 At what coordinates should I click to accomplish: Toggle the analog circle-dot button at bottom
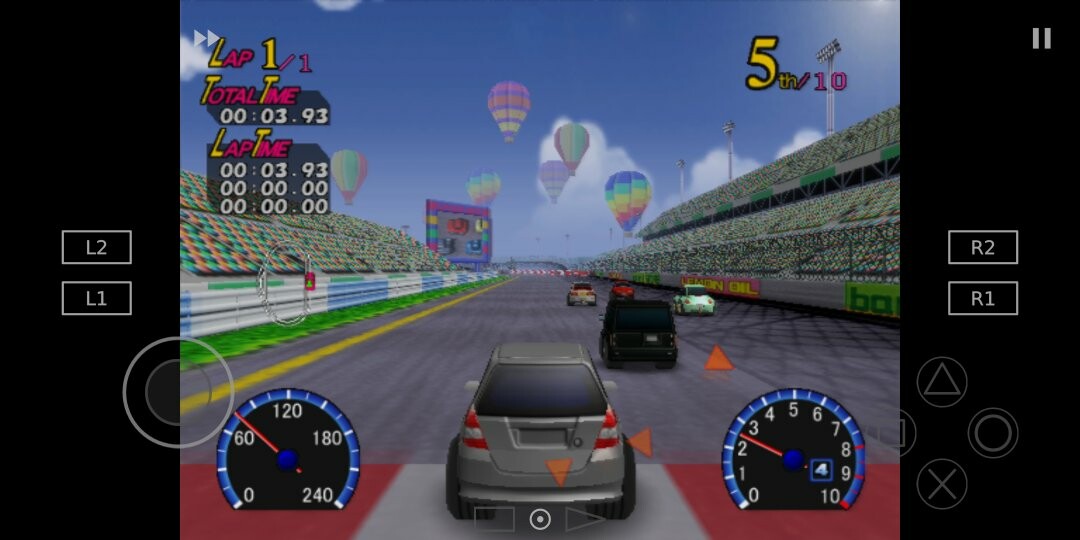coord(540,519)
